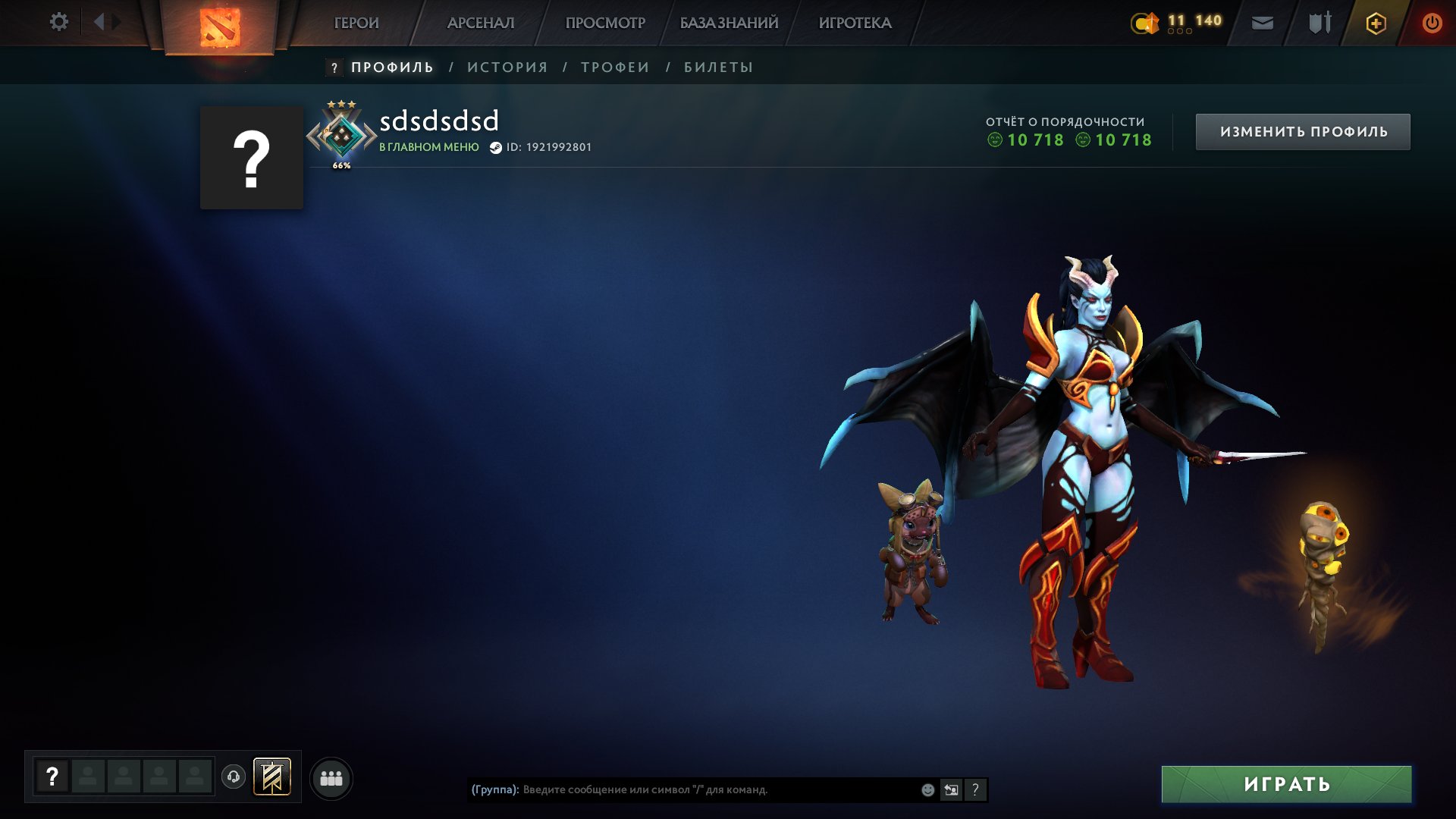1456x819 pixels.
Task: Open the settings gear menu
Action: [58, 22]
